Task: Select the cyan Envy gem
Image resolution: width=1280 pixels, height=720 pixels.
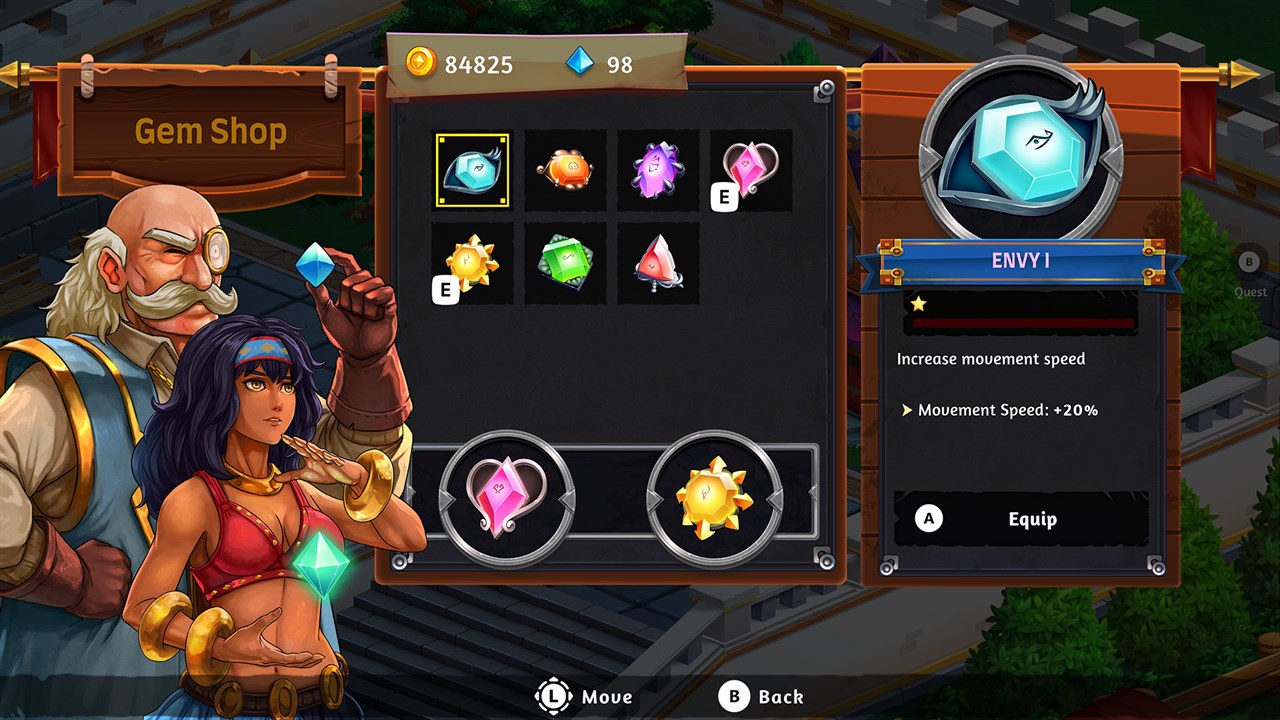Action: coord(472,170)
